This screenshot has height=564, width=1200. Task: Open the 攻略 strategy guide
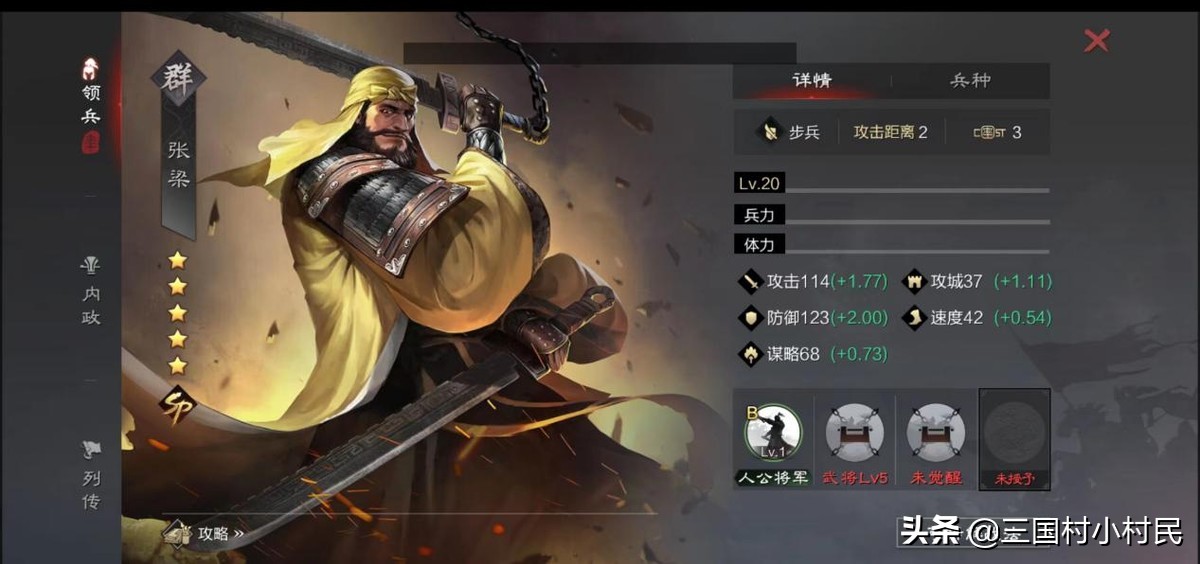coord(208,533)
